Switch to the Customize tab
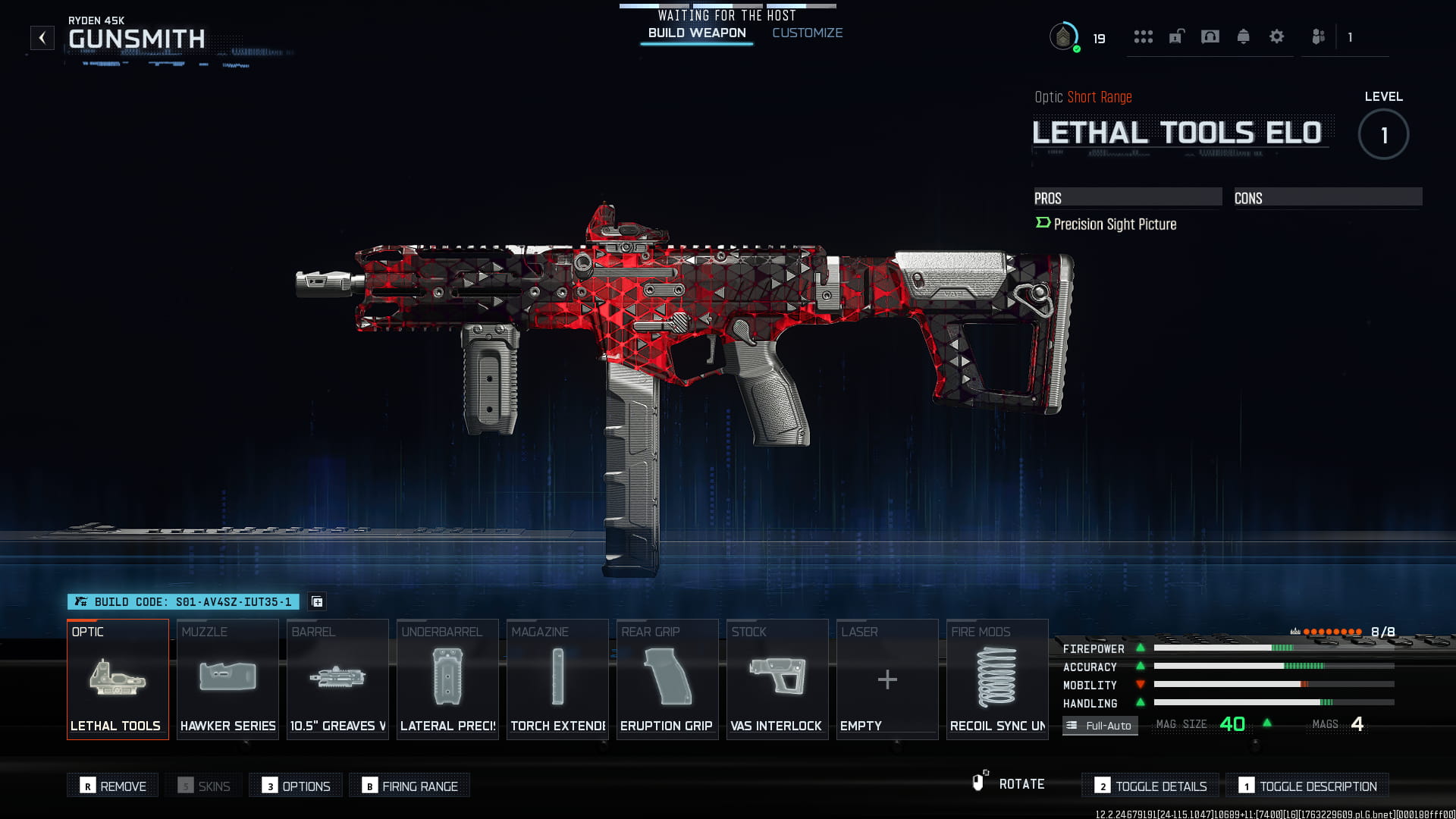 pyautogui.click(x=807, y=33)
